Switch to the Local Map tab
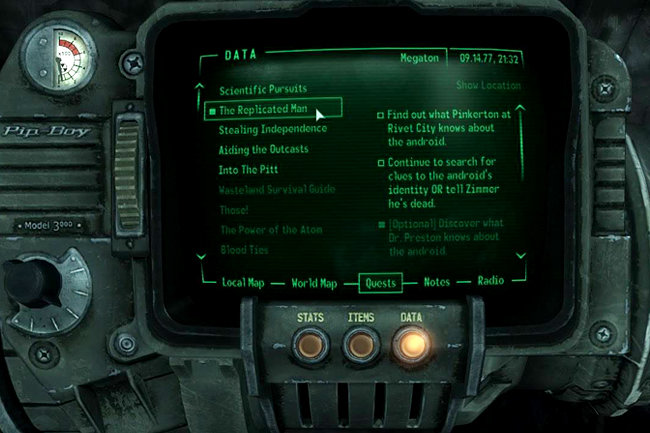Screen dimensions: 650x433 [245, 283]
